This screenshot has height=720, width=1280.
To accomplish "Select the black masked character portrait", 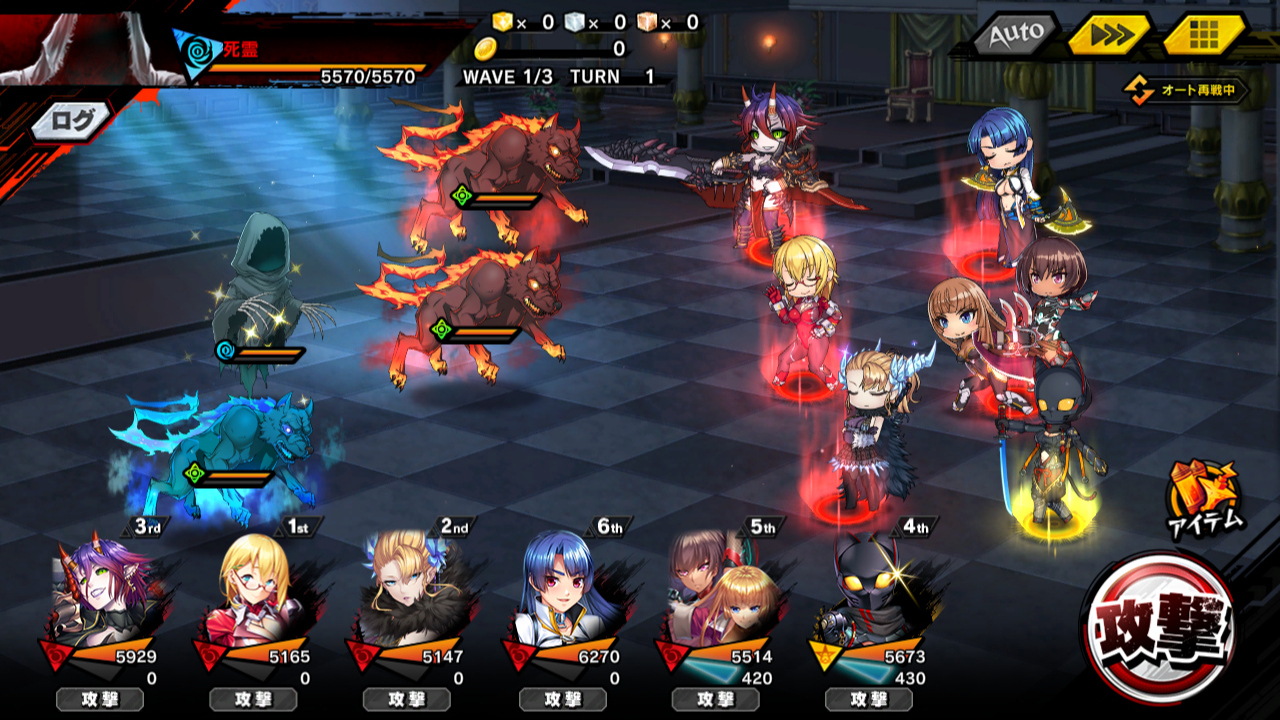I will [x=870, y=592].
